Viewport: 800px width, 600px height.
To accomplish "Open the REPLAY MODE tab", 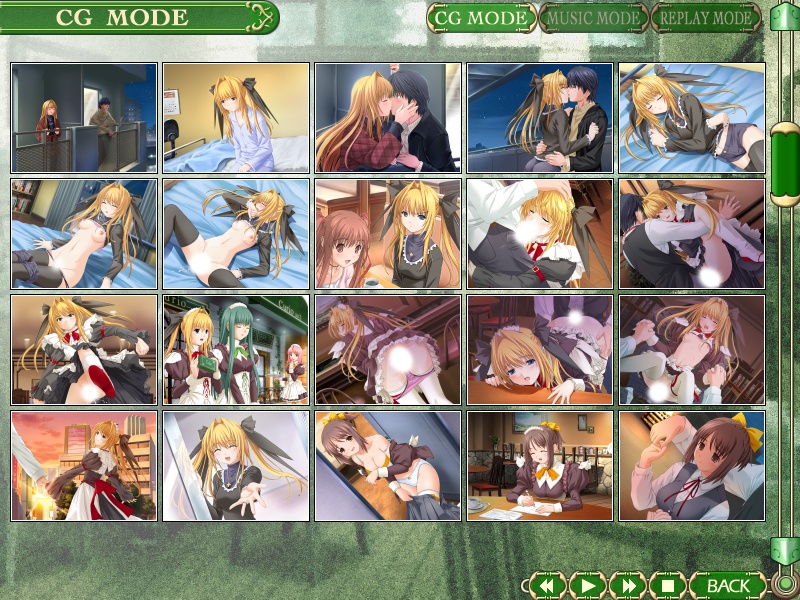I will 704,17.
